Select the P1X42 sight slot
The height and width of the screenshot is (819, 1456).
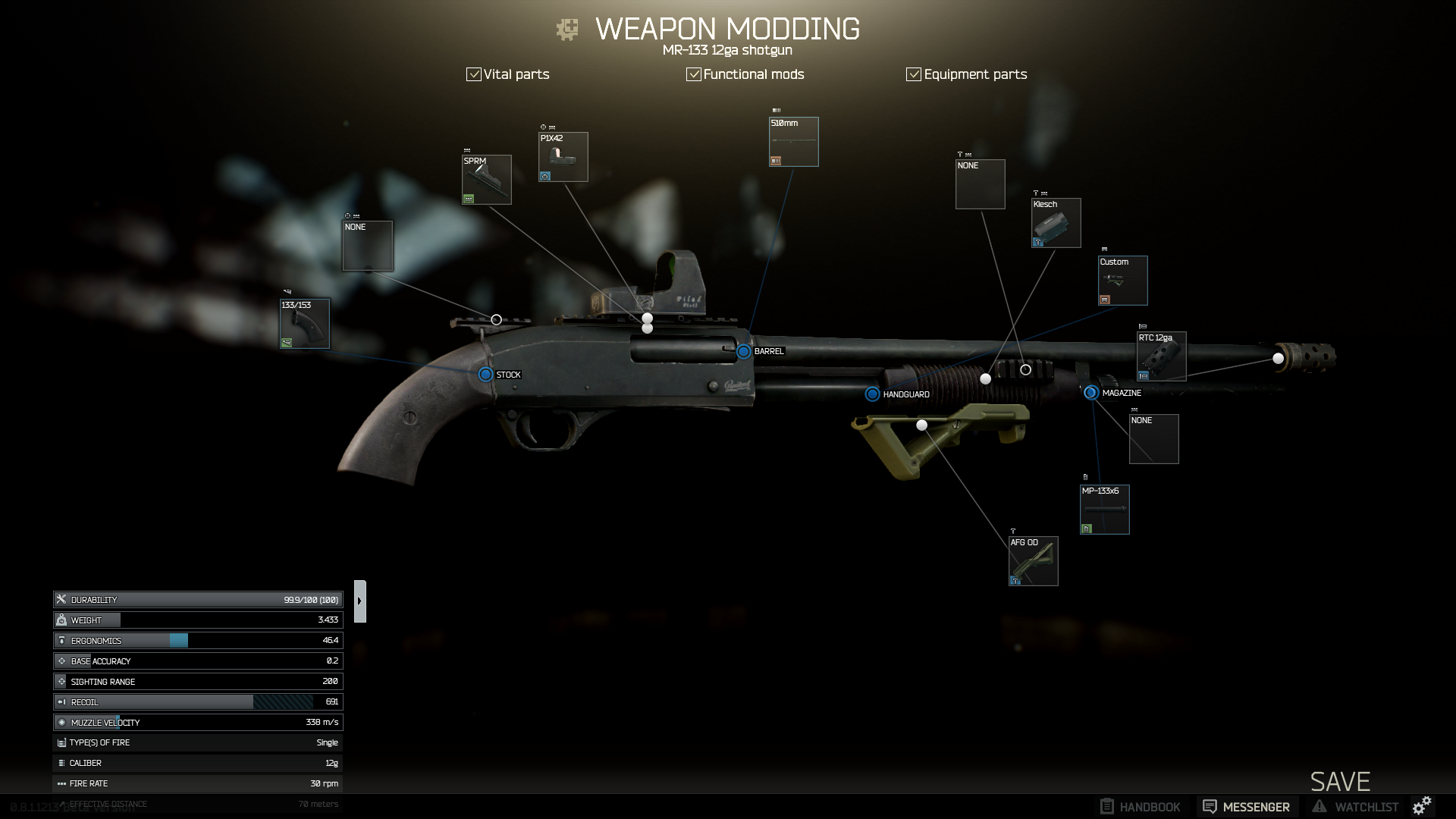point(563,157)
